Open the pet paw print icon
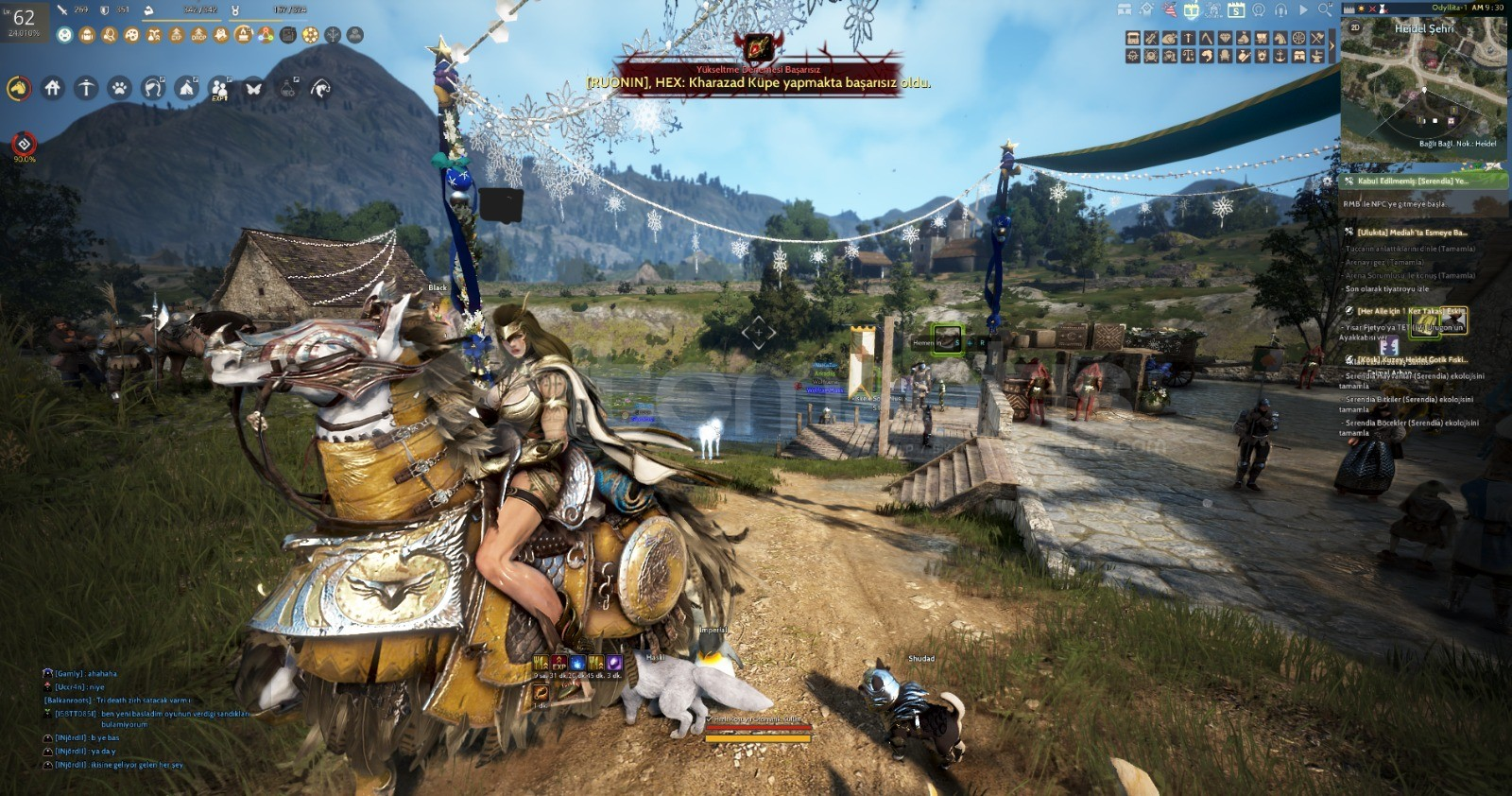The height and width of the screenshot is (796, 1512). coord(120,89)
